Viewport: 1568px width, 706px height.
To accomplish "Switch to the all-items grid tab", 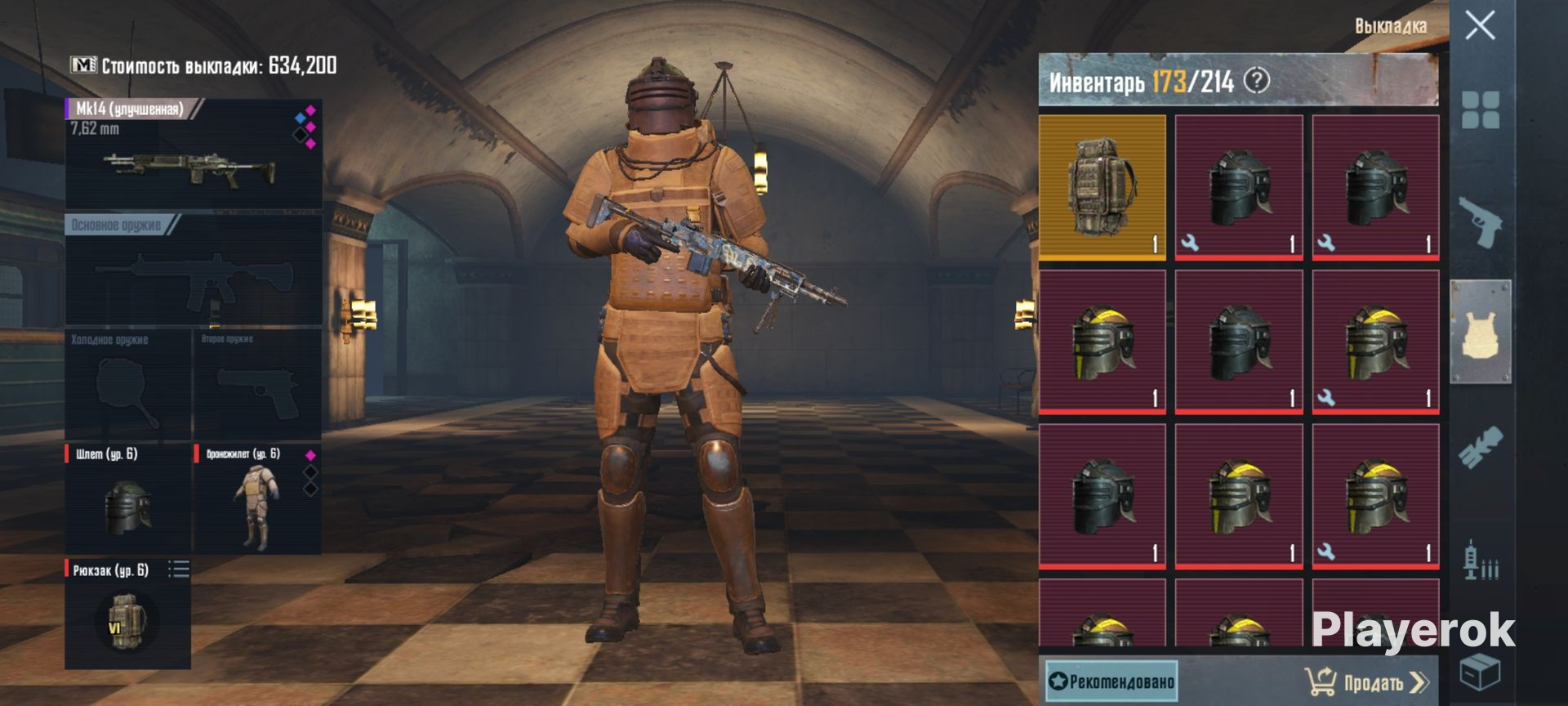I will tap(1480, 109).
